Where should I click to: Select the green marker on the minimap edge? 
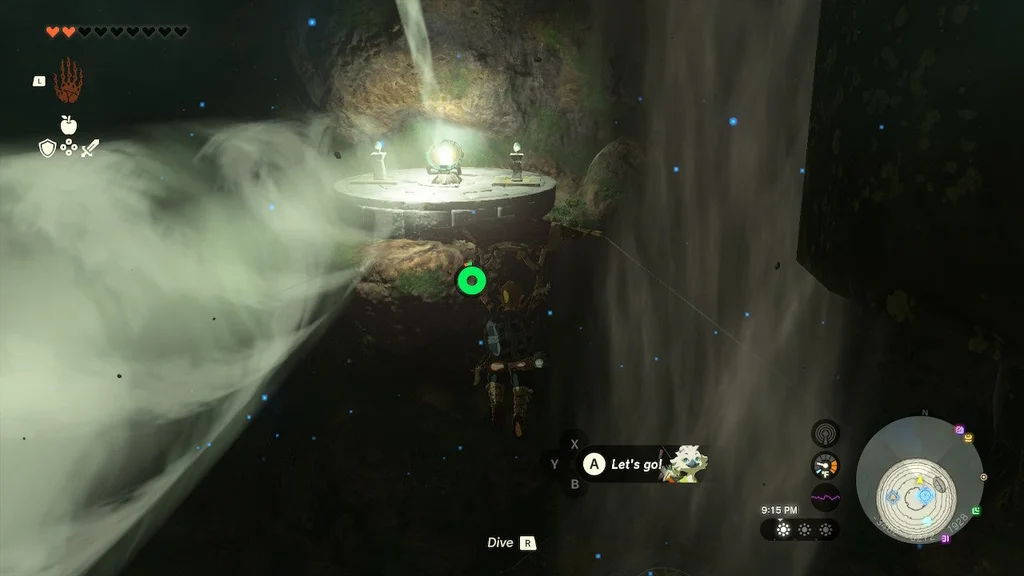(976, 511)
